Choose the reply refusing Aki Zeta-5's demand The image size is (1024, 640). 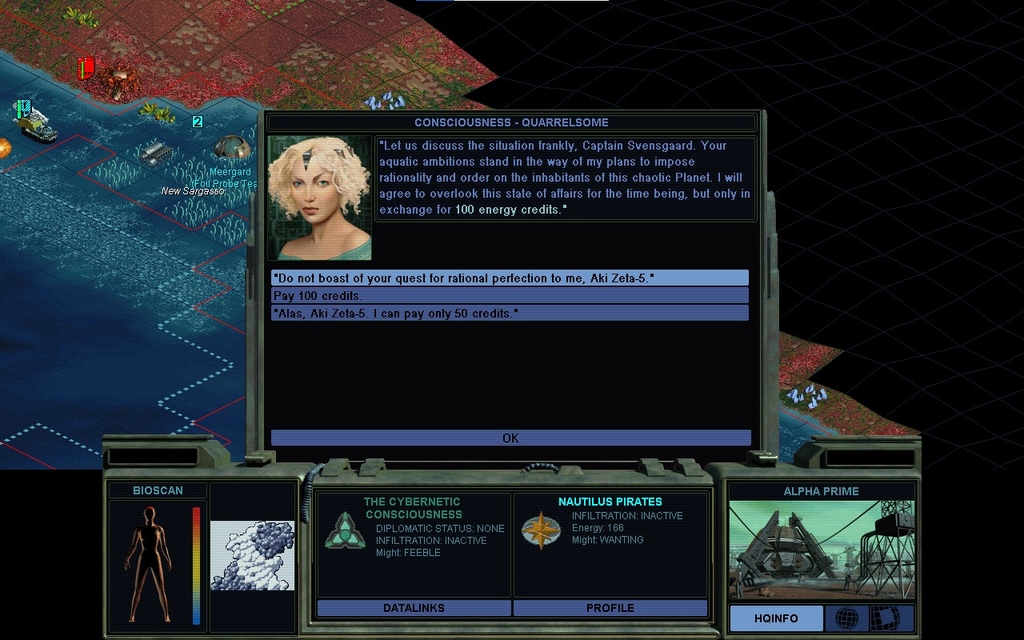[x=509, y=278]
